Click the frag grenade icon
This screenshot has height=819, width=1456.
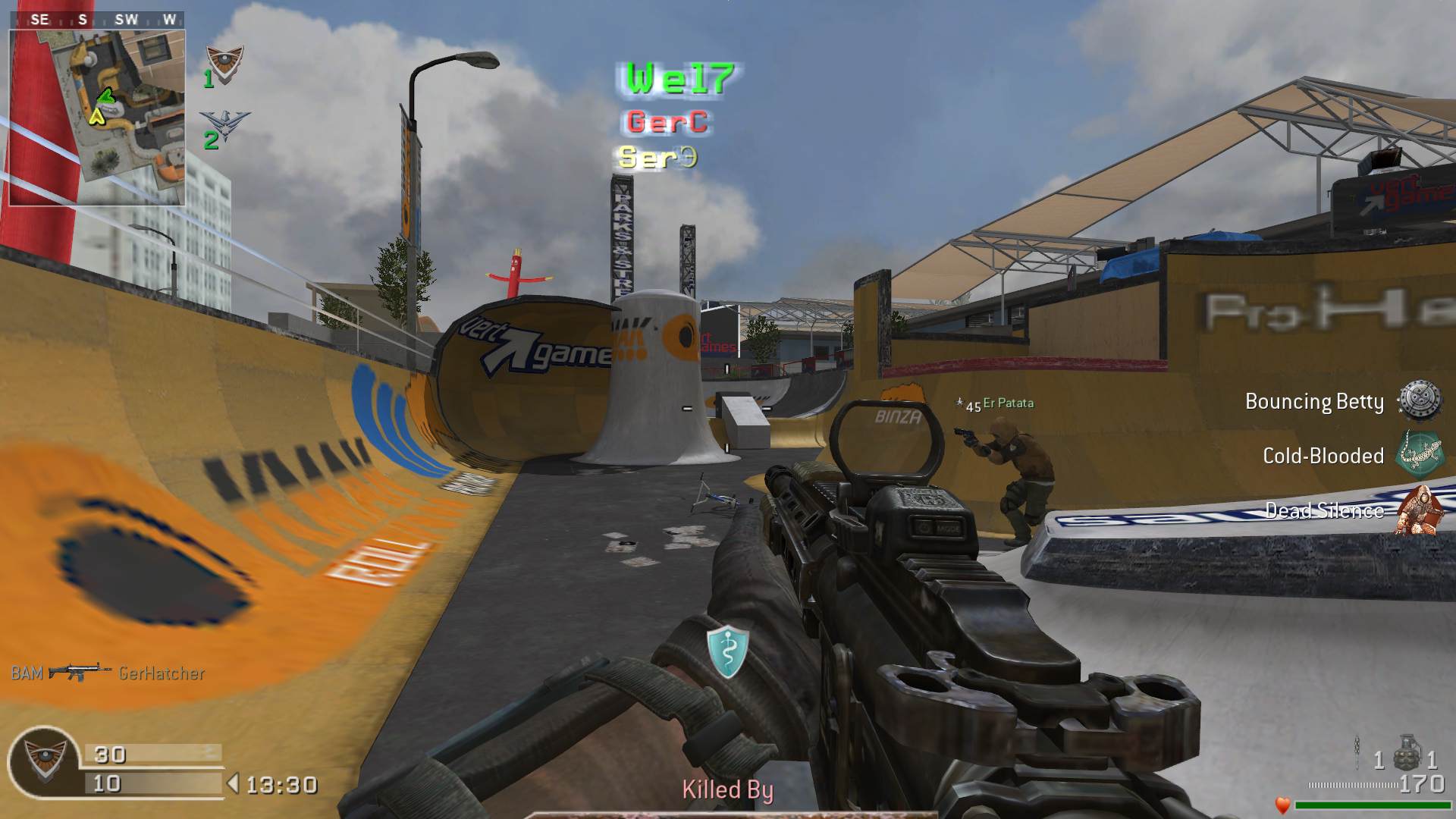(1407, 753)
